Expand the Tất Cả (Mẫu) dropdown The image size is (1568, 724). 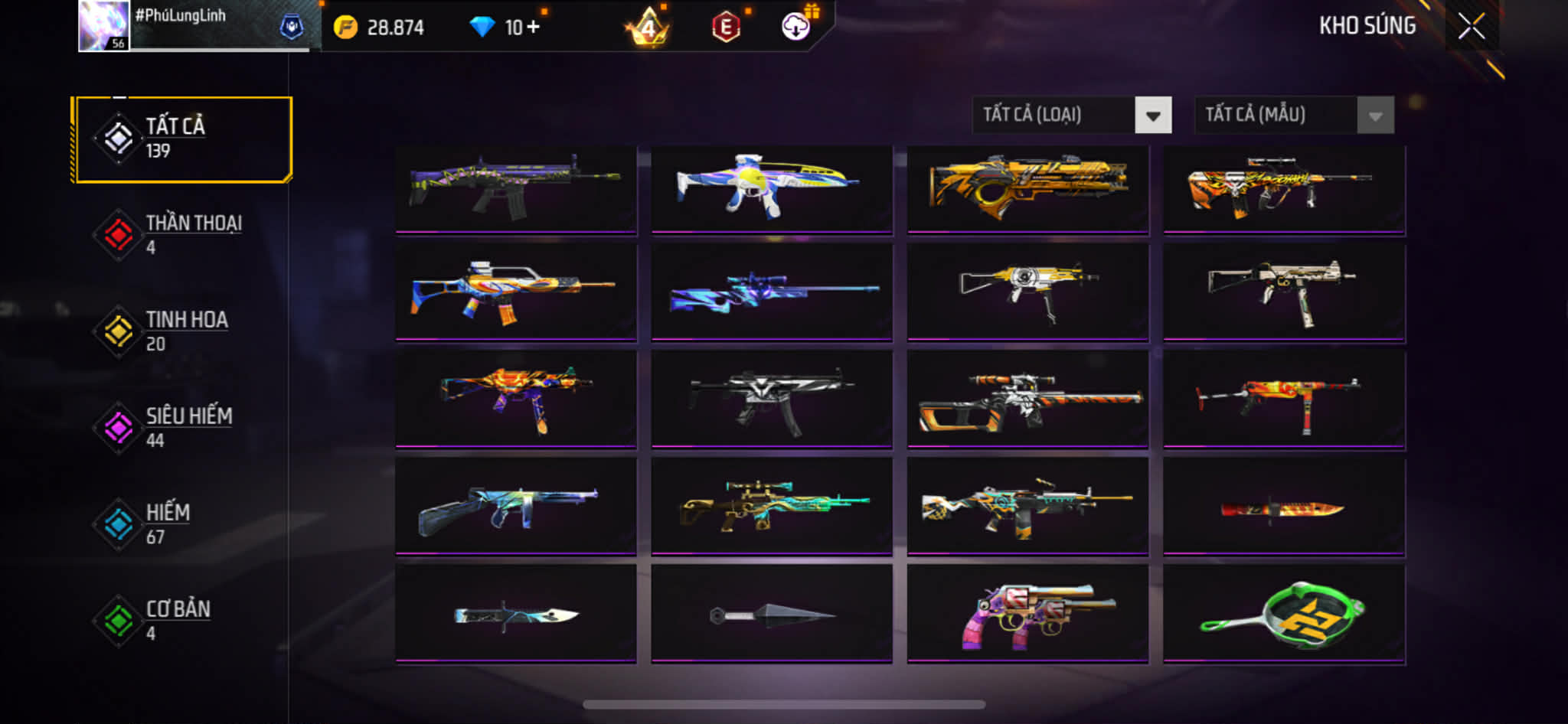coord(1294,116)
